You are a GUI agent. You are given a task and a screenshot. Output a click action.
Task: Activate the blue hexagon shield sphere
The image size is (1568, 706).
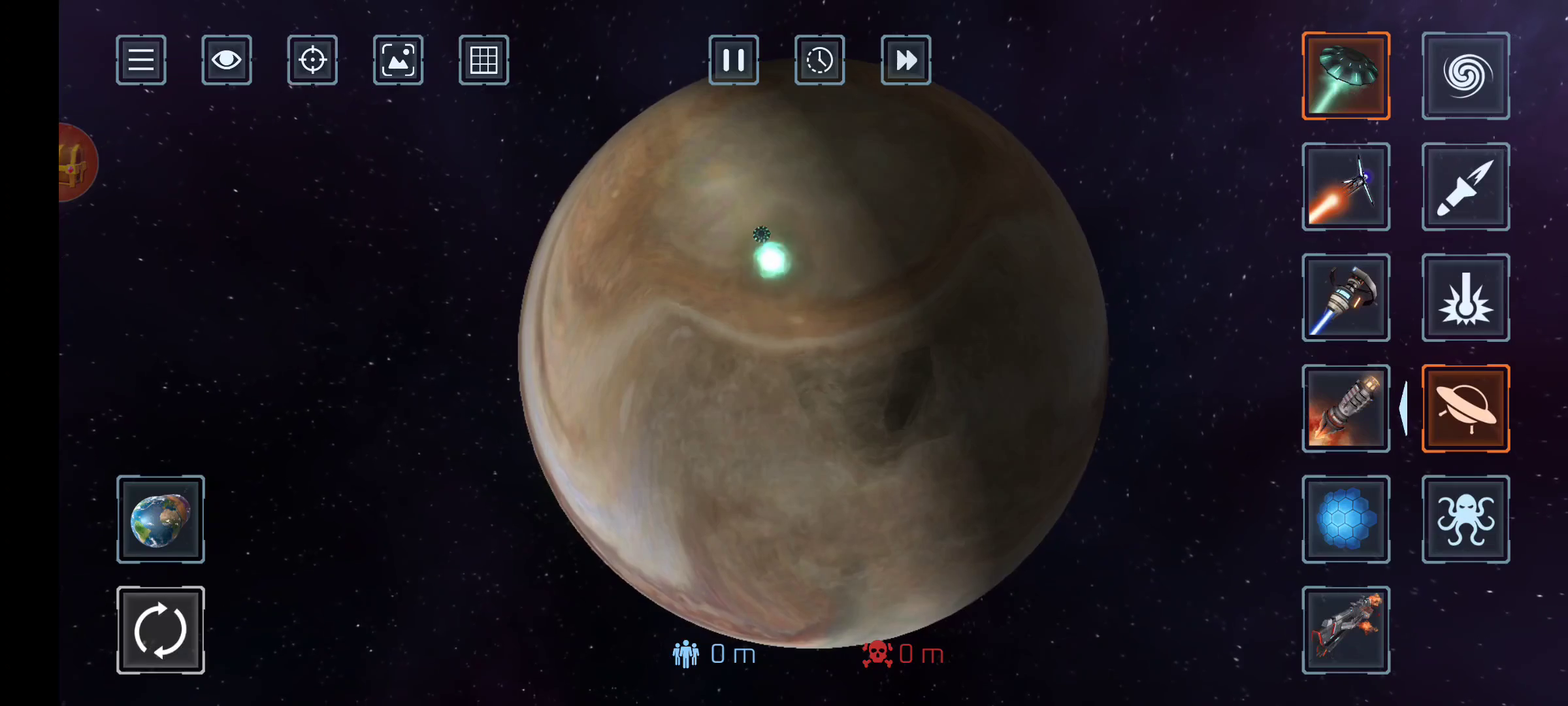click(1346, 520)
